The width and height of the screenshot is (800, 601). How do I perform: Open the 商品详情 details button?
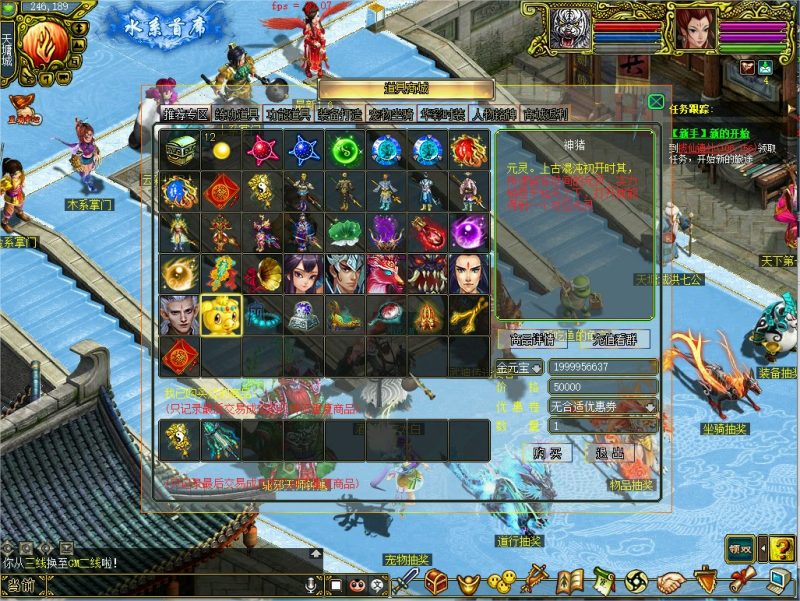[x=532, y=339]
